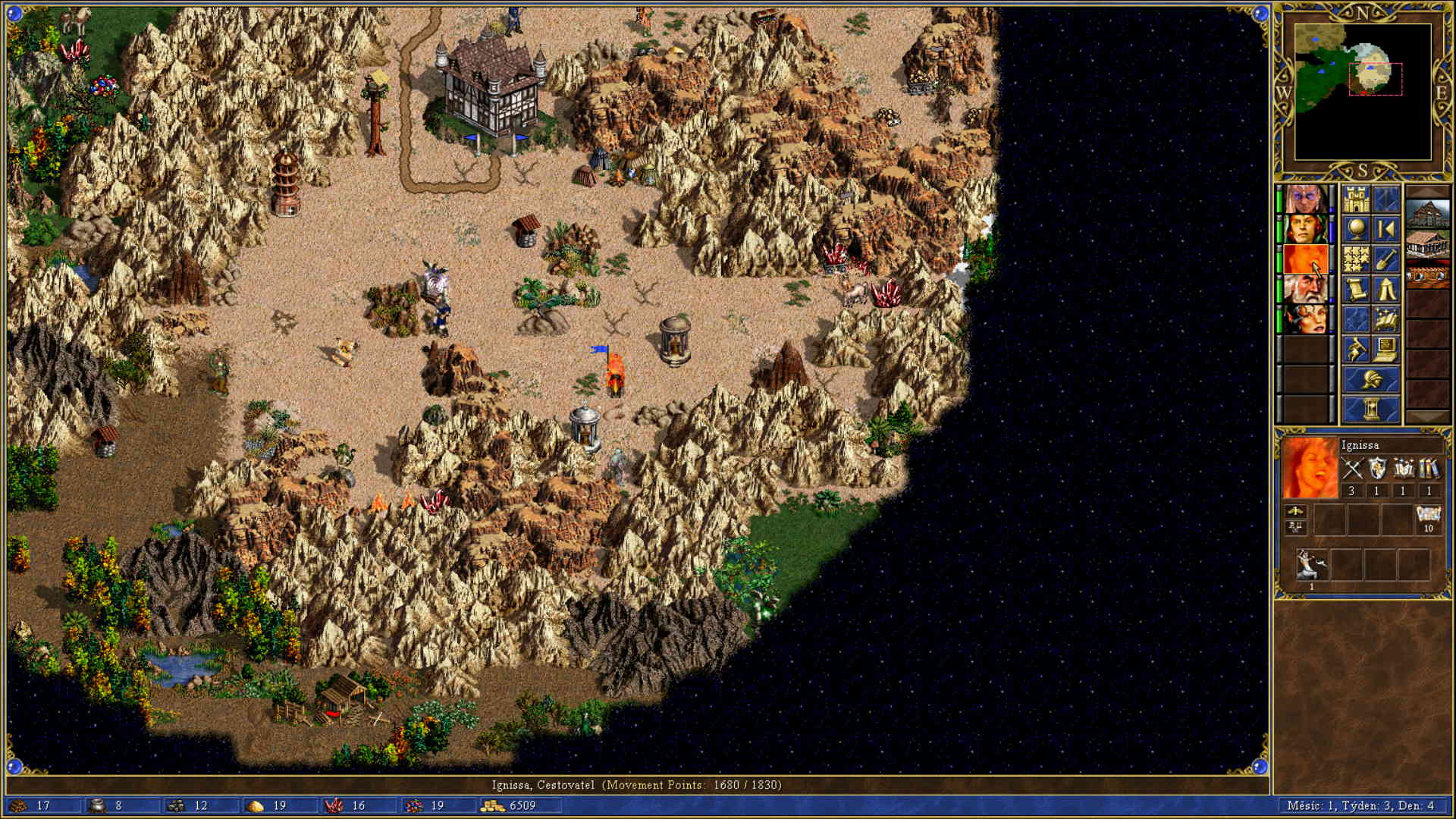
Task: Open the Kingdom Overview castle button
Action: [1356, 200]
